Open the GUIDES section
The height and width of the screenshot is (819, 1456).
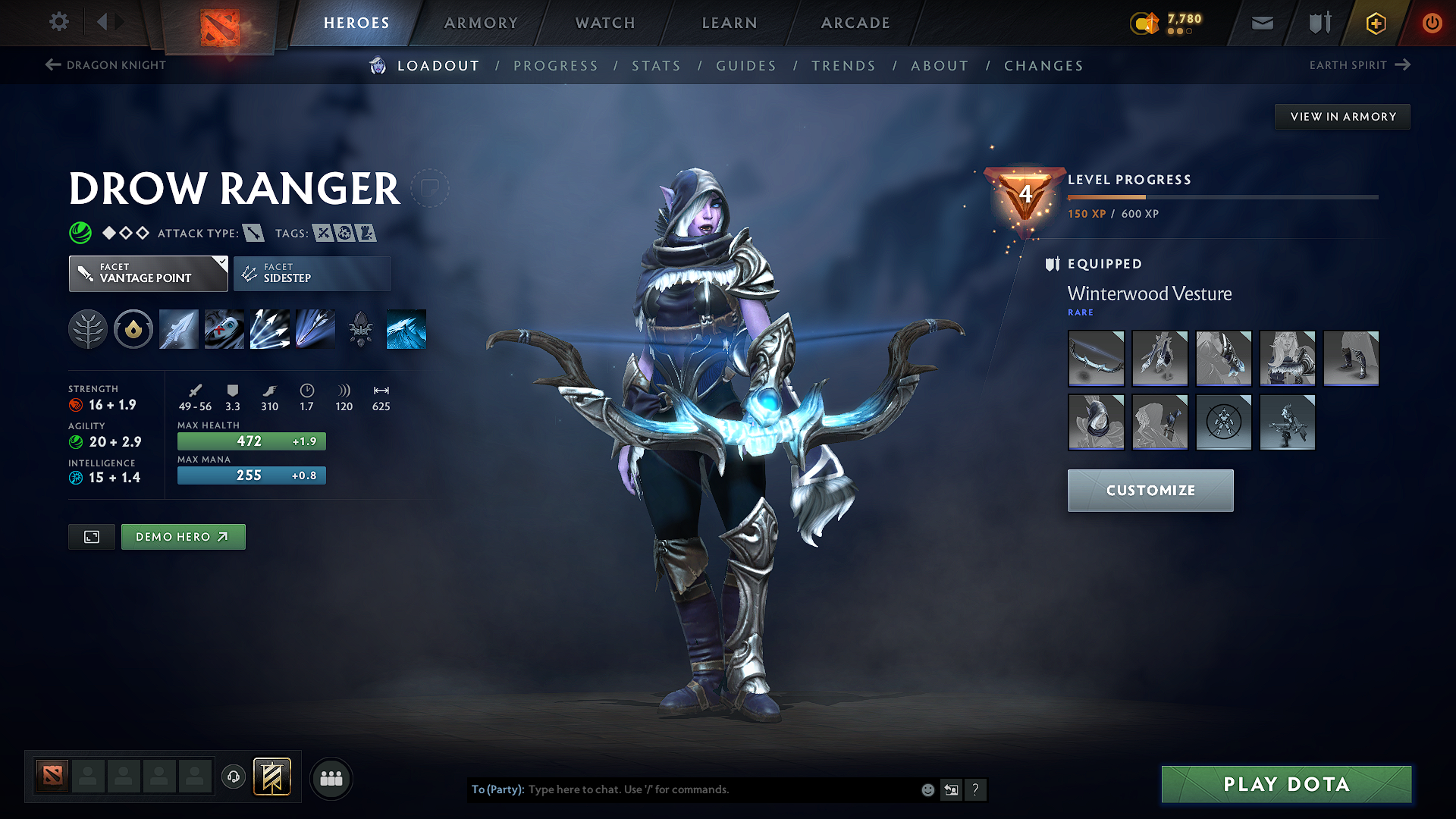[745, 66]
